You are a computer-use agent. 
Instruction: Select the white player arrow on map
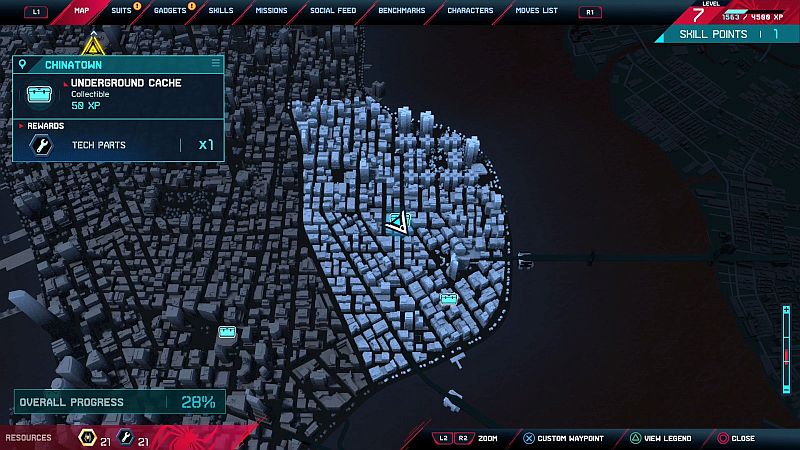(x=397, y=223)
